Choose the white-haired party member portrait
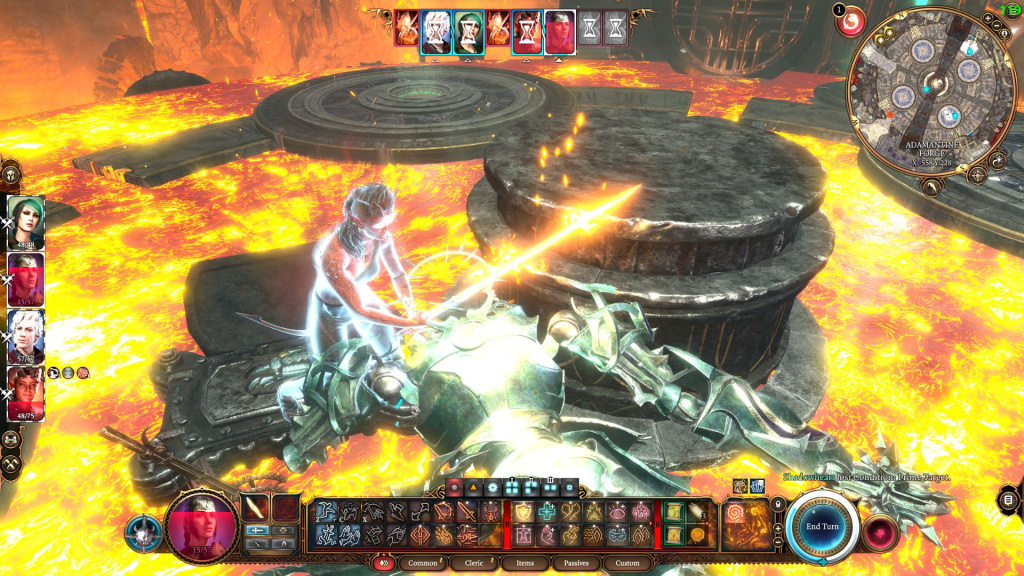1024x576 pixels. point(26,335)
